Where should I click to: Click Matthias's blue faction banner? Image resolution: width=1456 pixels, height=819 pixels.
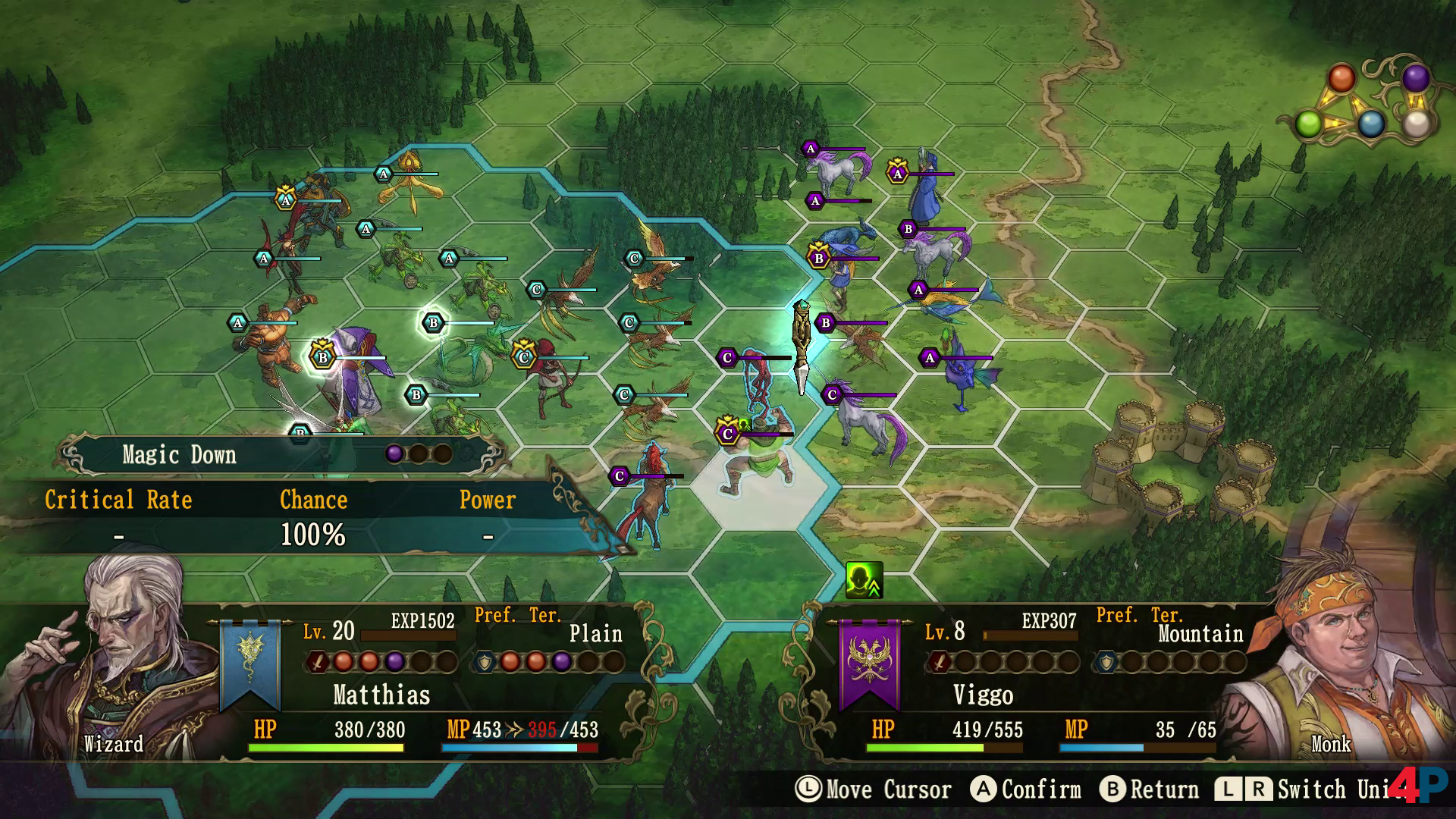249,662
